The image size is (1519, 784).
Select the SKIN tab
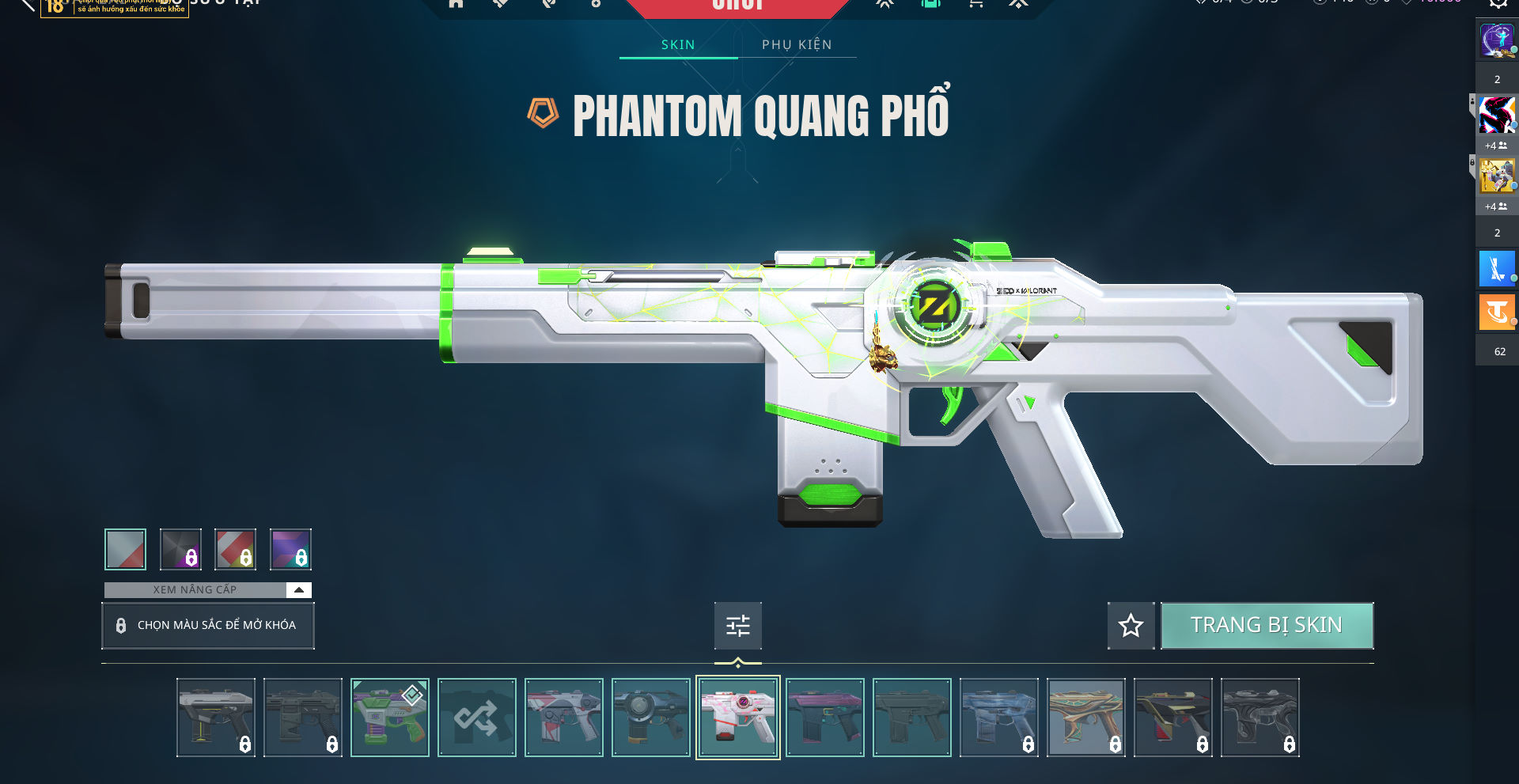[x=678, y=45]
